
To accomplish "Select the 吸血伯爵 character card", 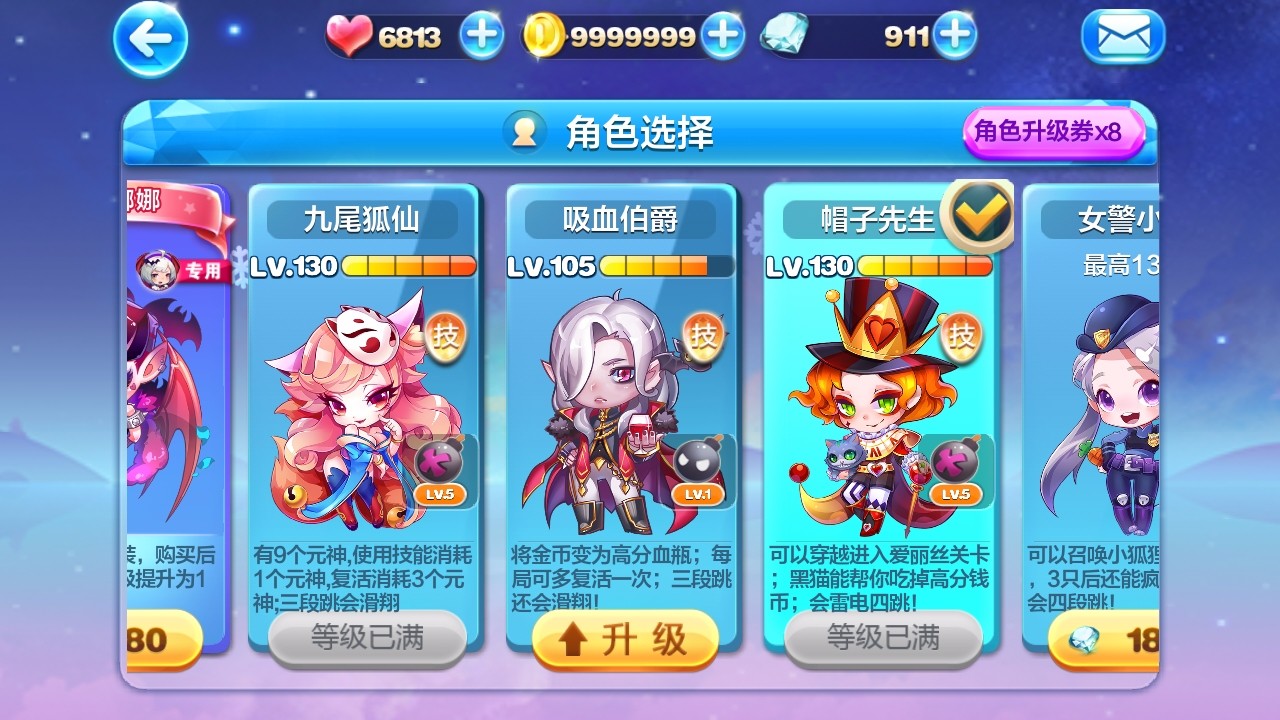I will point(620,400).
